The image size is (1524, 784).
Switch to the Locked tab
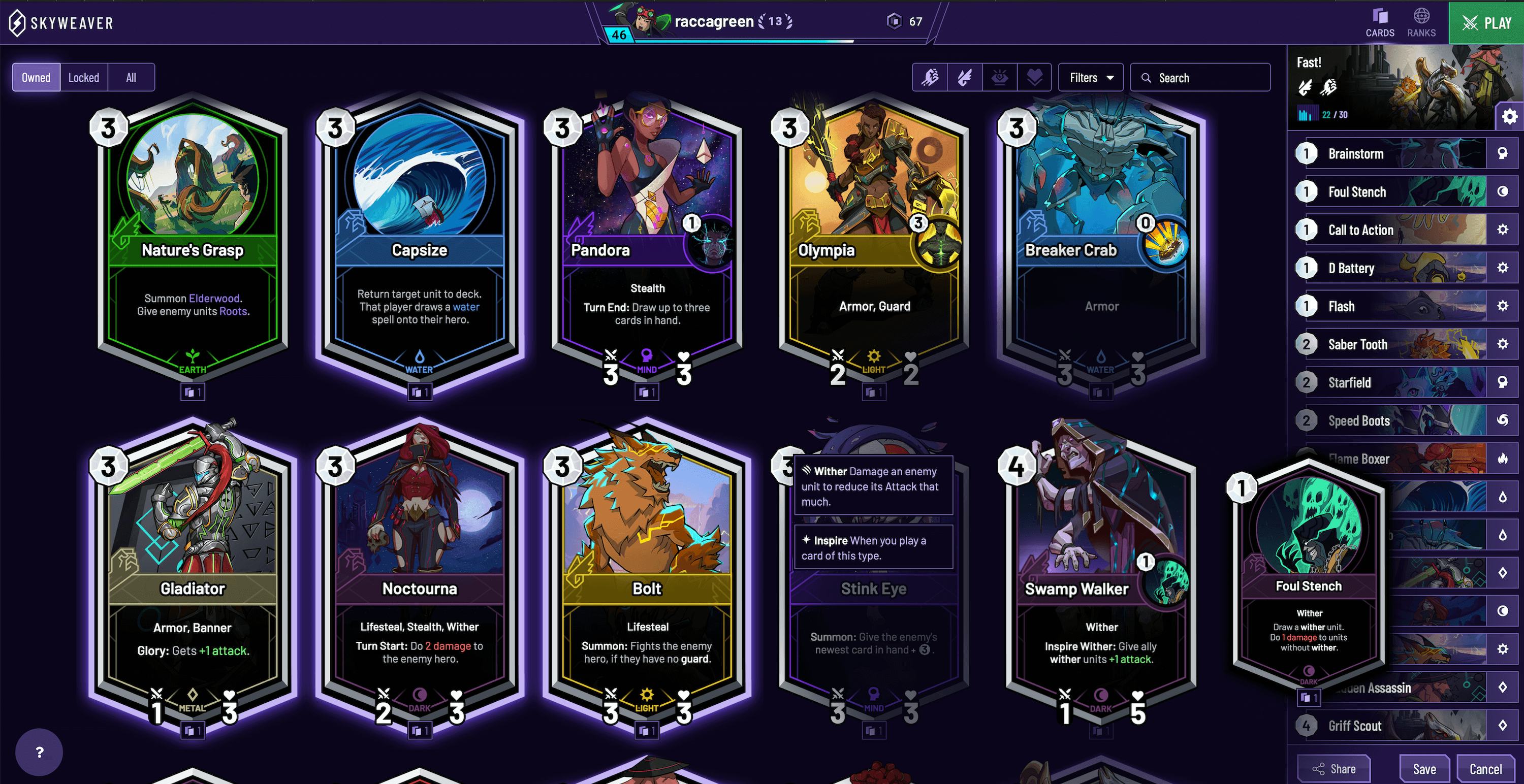(83, 77)
